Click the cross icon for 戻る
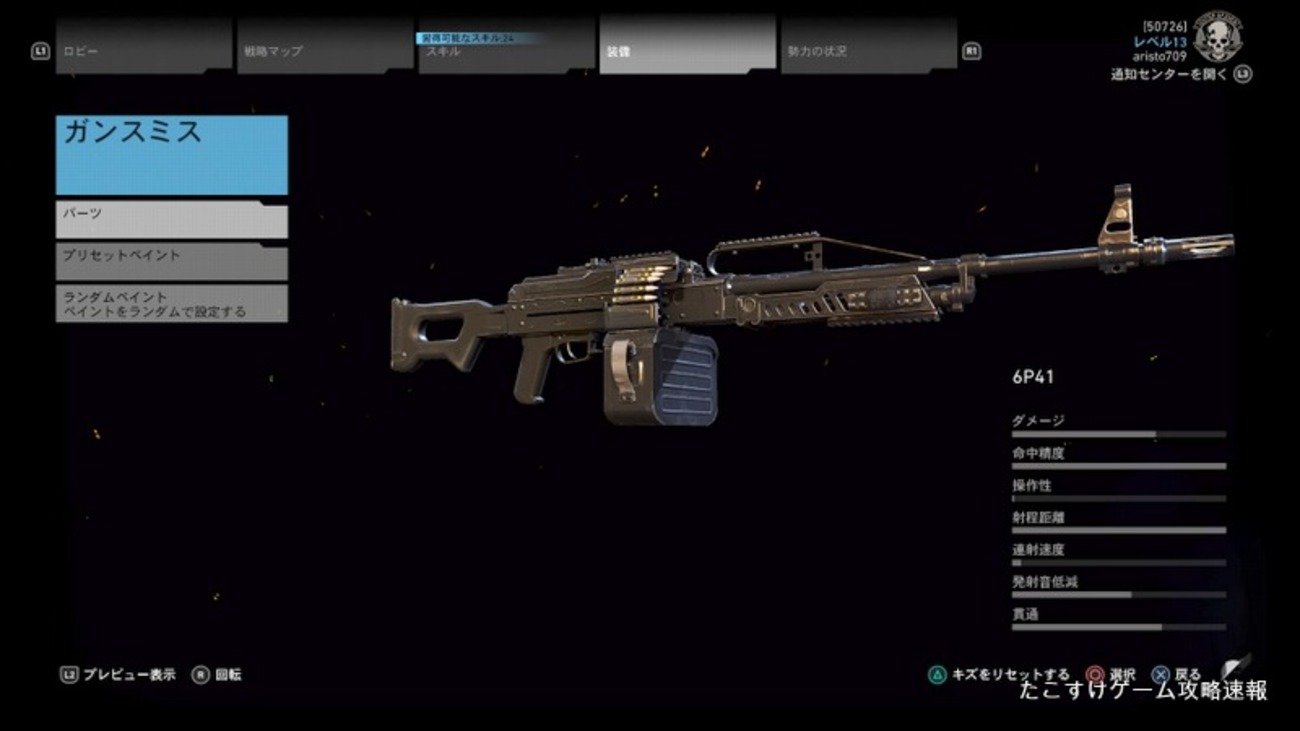The image size is (1300, 731). (1159, 674)
